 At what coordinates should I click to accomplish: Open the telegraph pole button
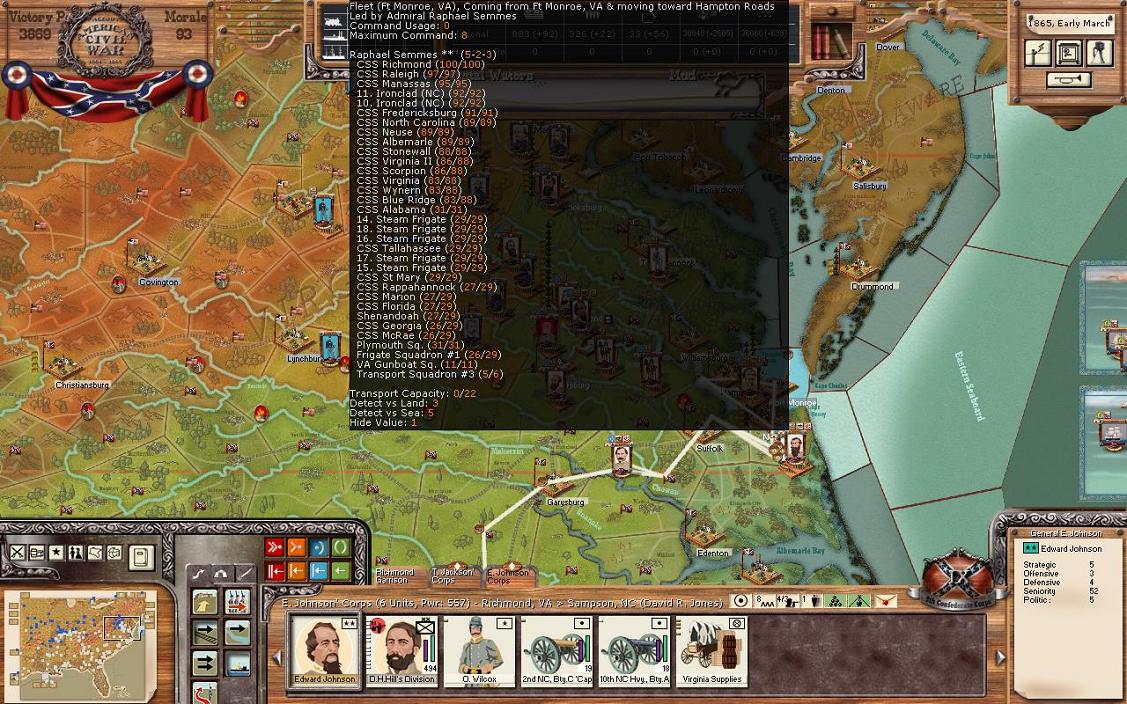pos(1039,53)
